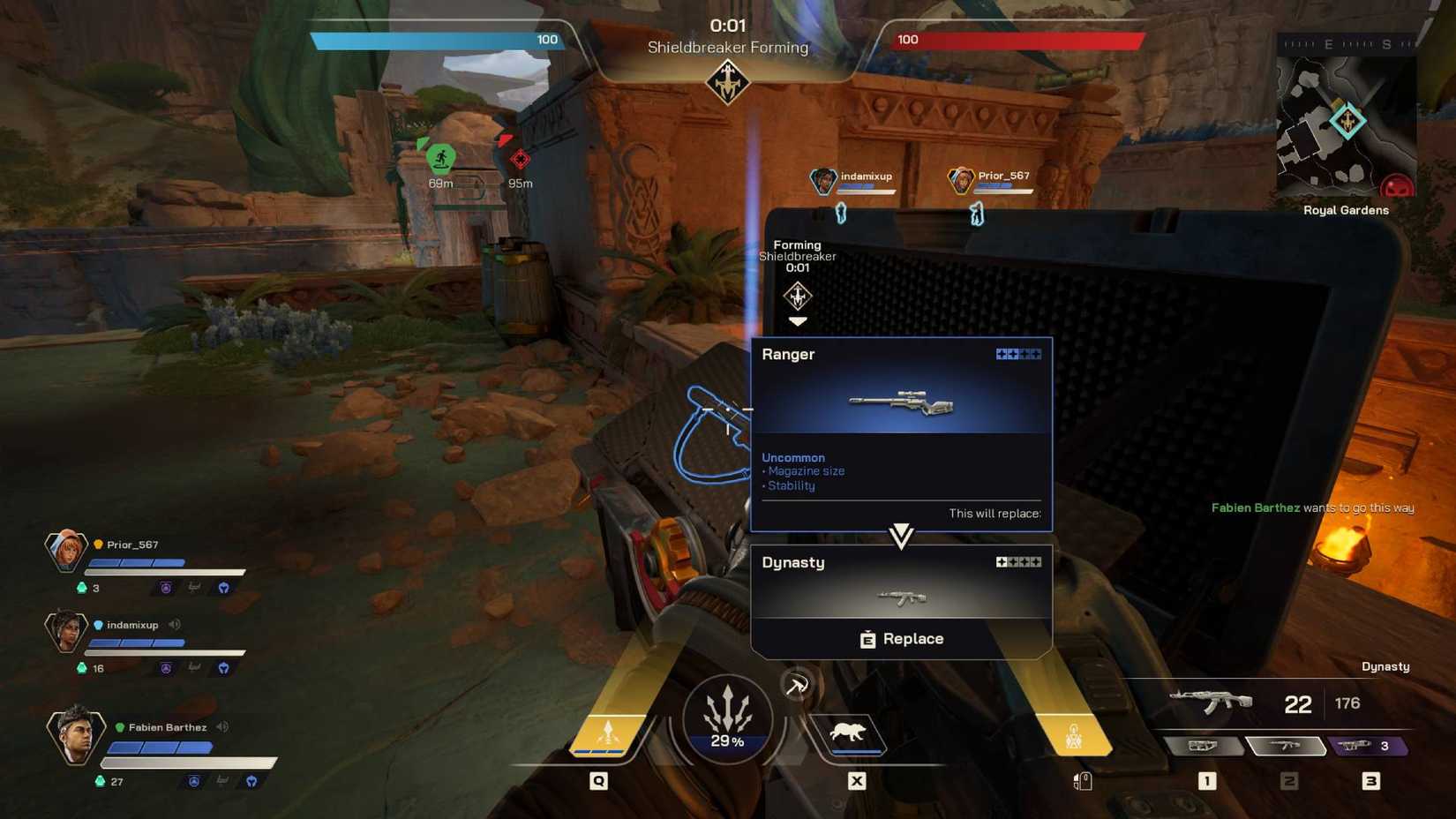1456x819 pixels.
Task: Click the purple swirl buff icon next to indamixup
Action: (165, 668)
